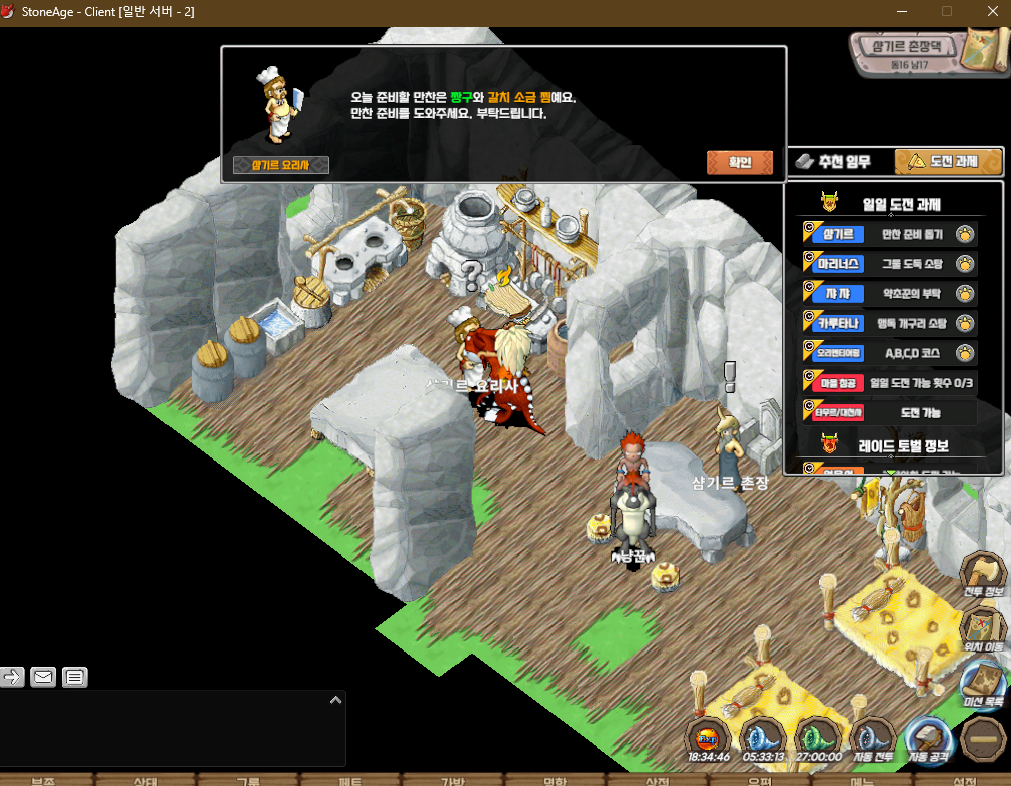Show the 미션 목록 scroll
This screenshot has height=786, width=1011.
point(982,684)
